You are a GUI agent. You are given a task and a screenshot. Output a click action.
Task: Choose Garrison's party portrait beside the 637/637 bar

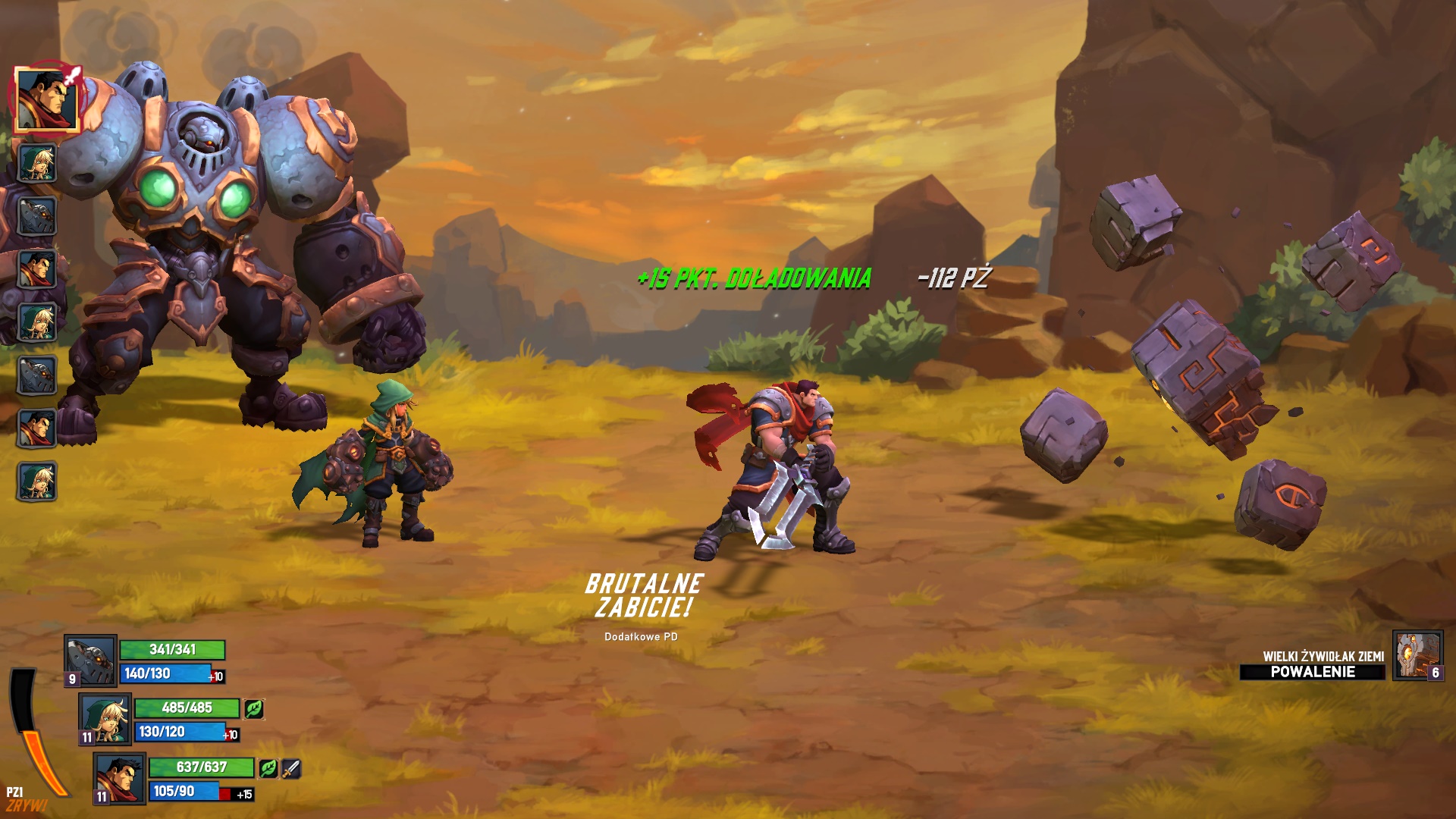coord(120,777)
